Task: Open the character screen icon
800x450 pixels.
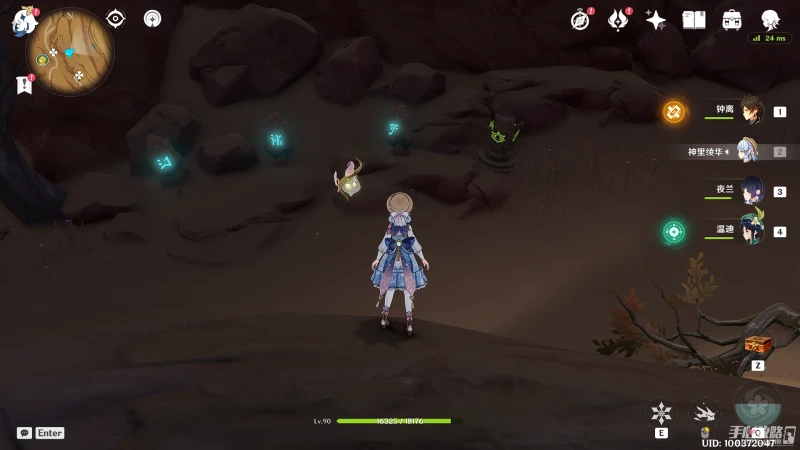Action: (x=770, y=20)
